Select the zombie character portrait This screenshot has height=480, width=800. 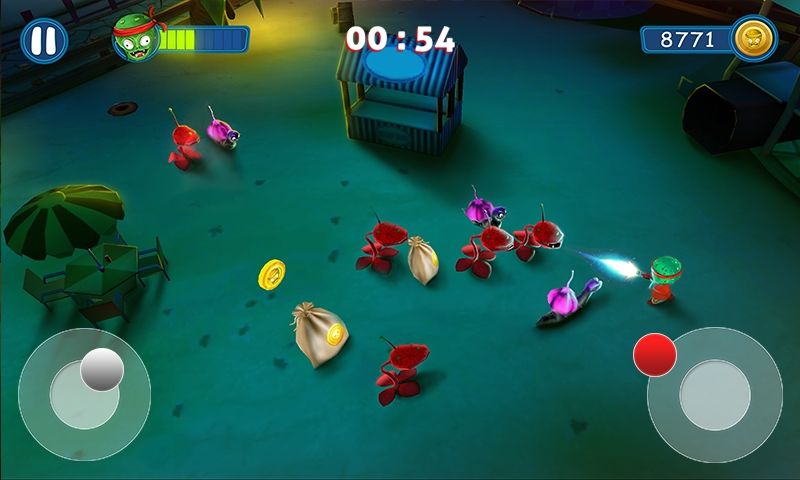135,38
